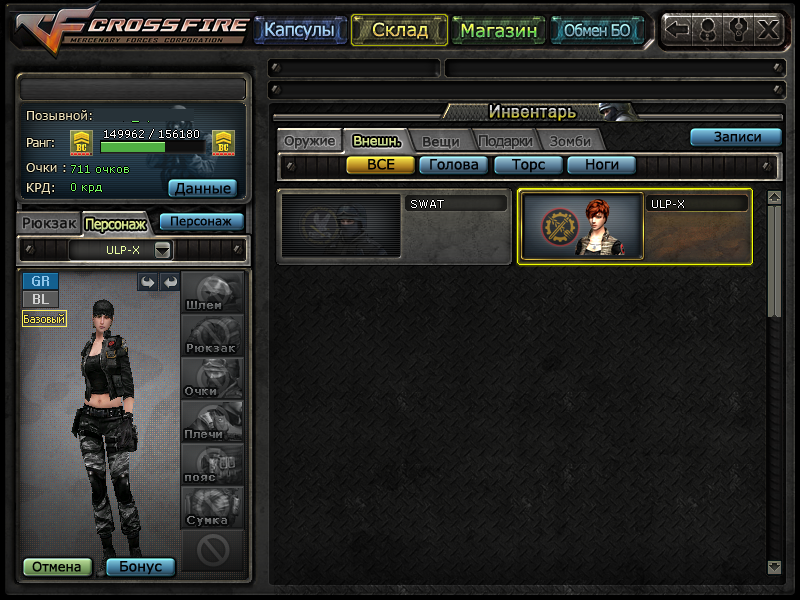This screenshot has height=600, width=800.
Task: Open the Подарки tab
Action: click(504, 141)
